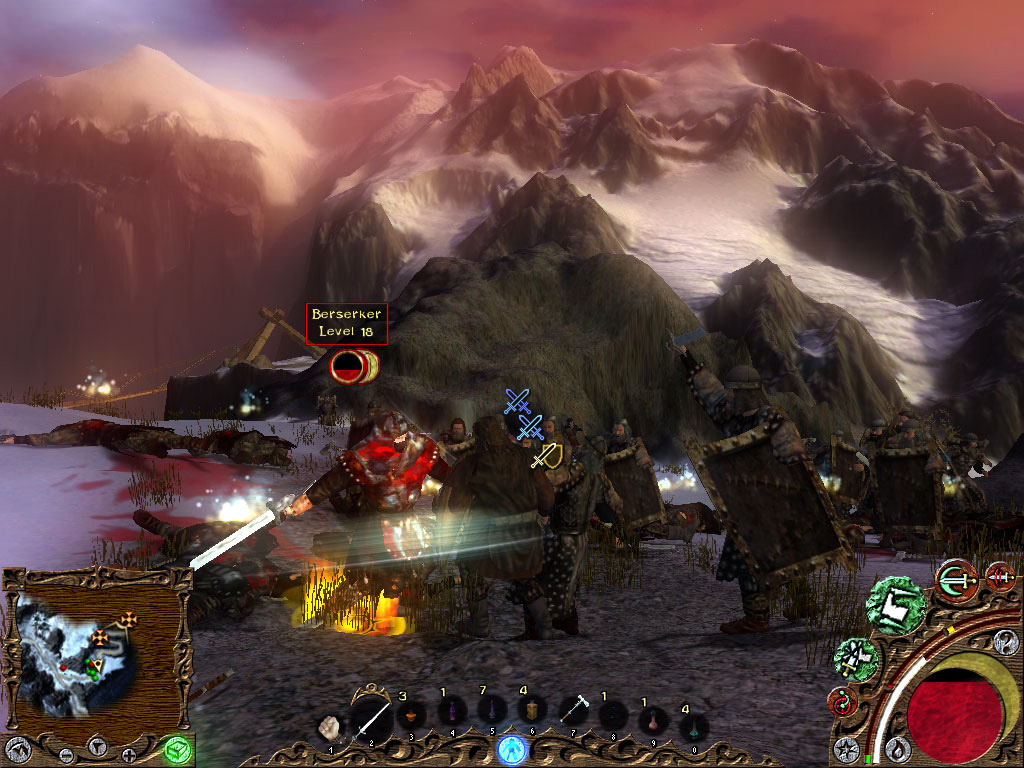Activate the glowing blue figure orb
The width and height of the screenshot is (1024, 768).
coord(512,748)
